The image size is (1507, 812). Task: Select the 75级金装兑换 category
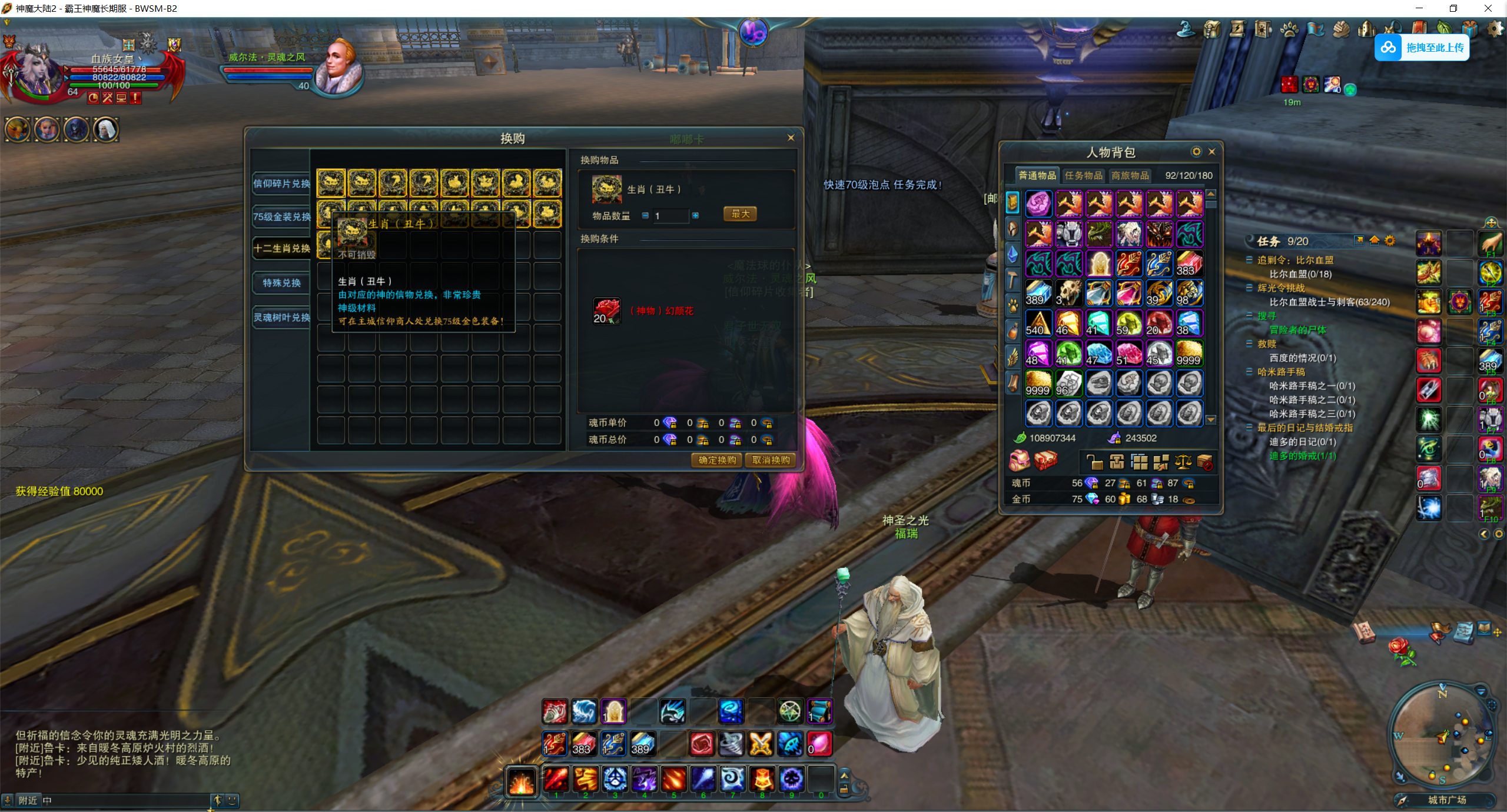coord(281,217)
